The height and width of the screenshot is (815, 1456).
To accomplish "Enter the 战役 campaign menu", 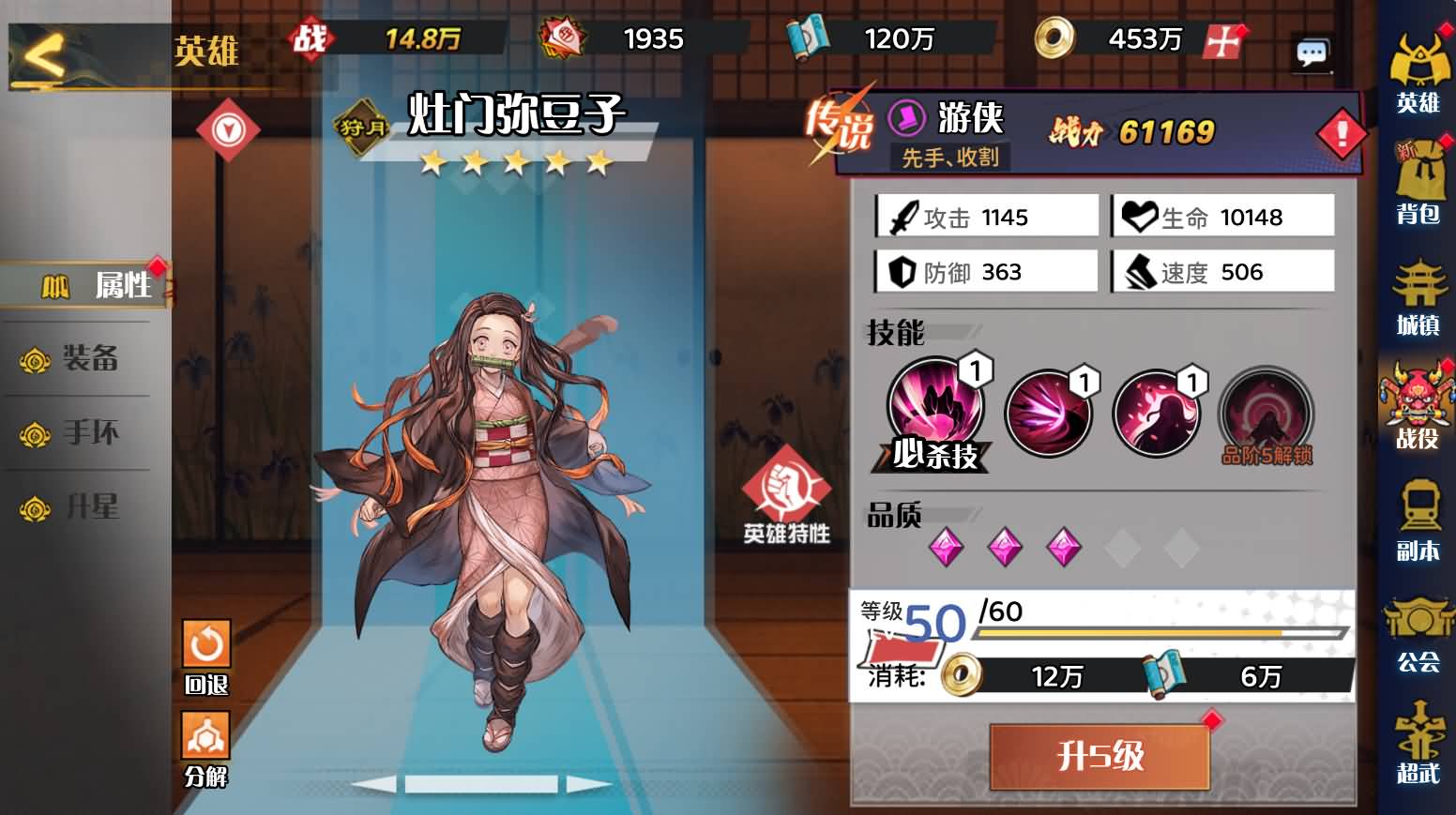I will (1417, 408).
